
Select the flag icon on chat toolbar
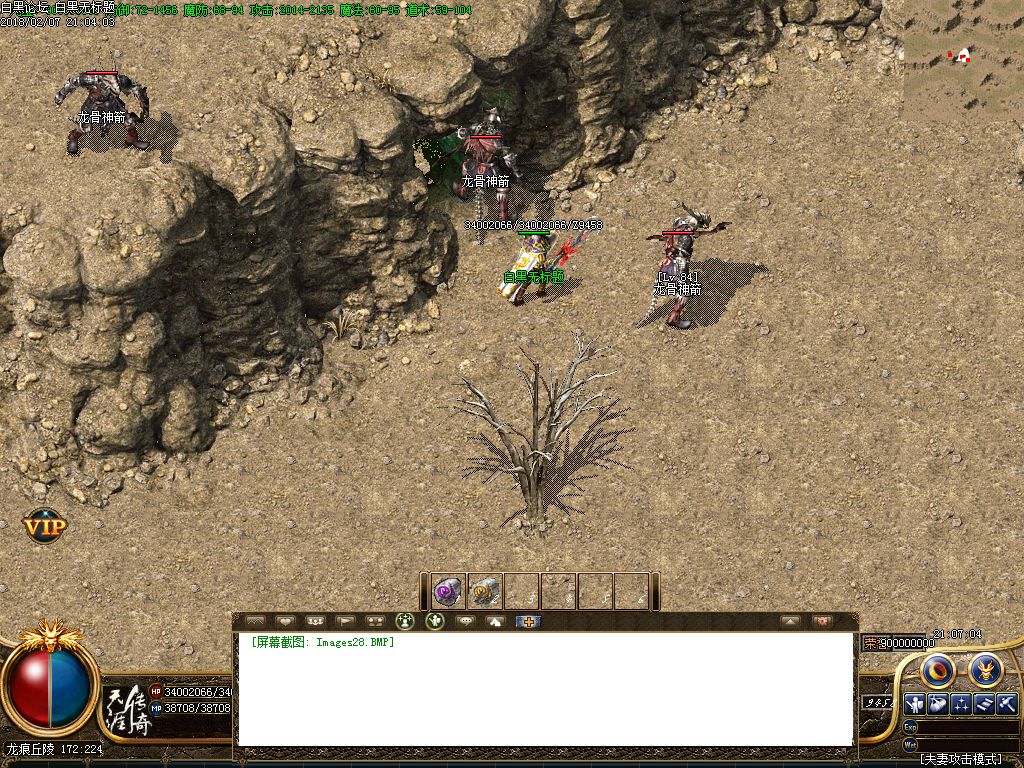tap(345, 621)
